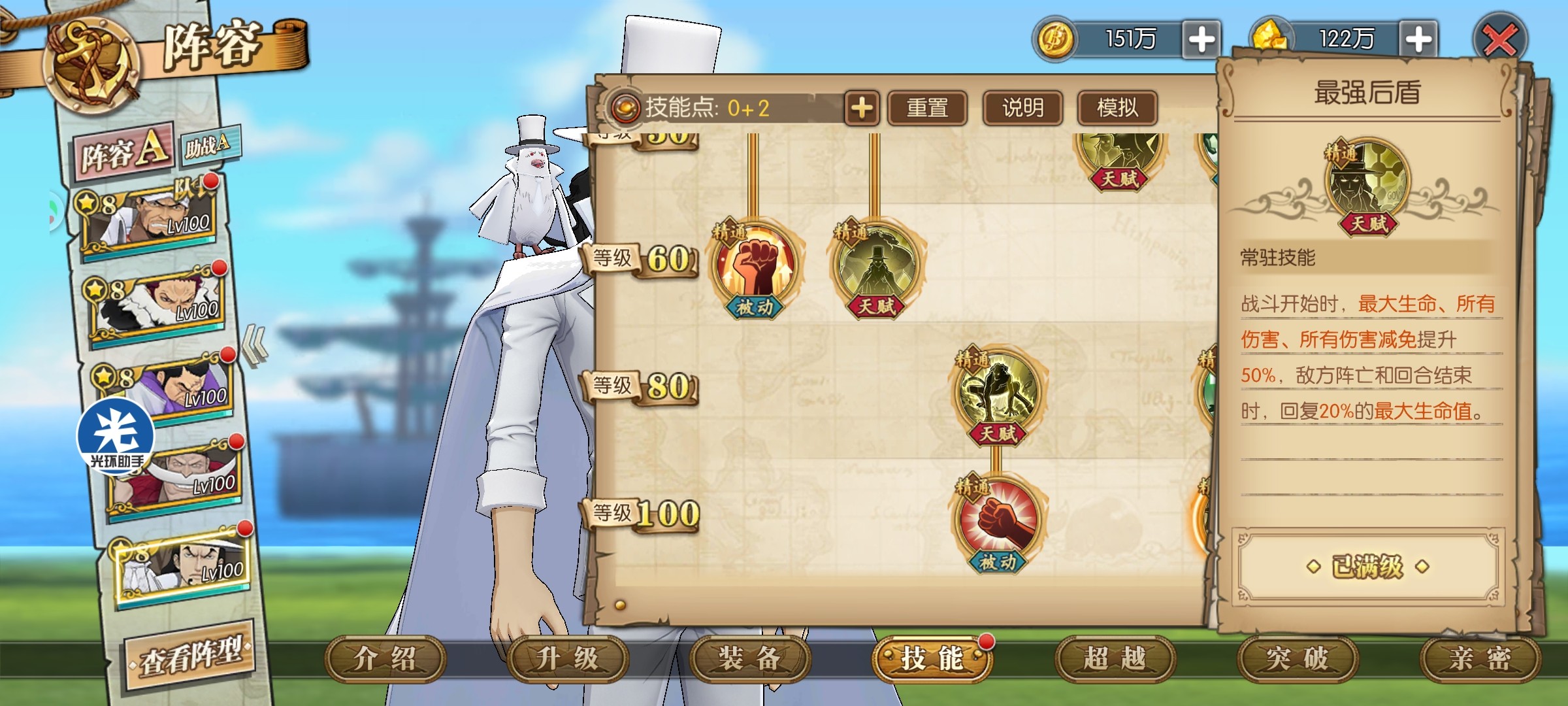Open the 装备 equipment tab
The image size is (1568, 706).
click(750, 659)
